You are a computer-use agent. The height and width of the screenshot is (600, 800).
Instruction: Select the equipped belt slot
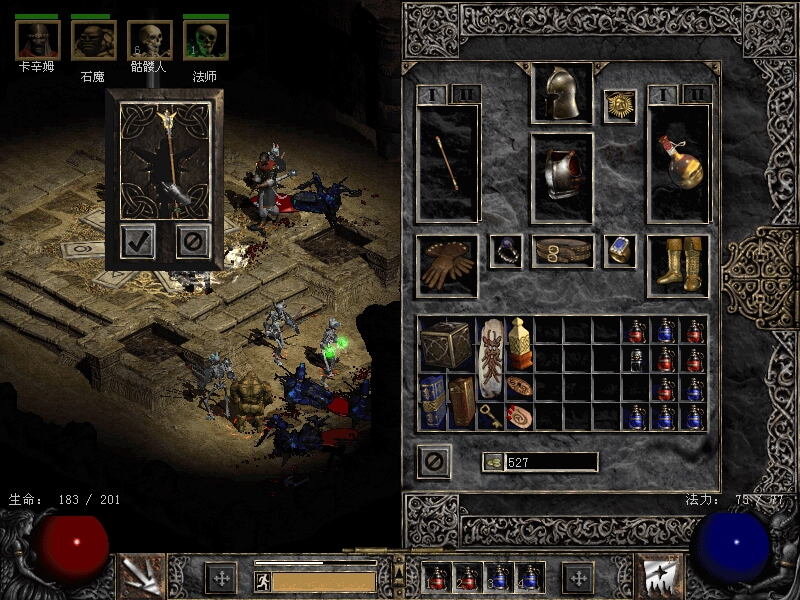(x=561, y=251)
